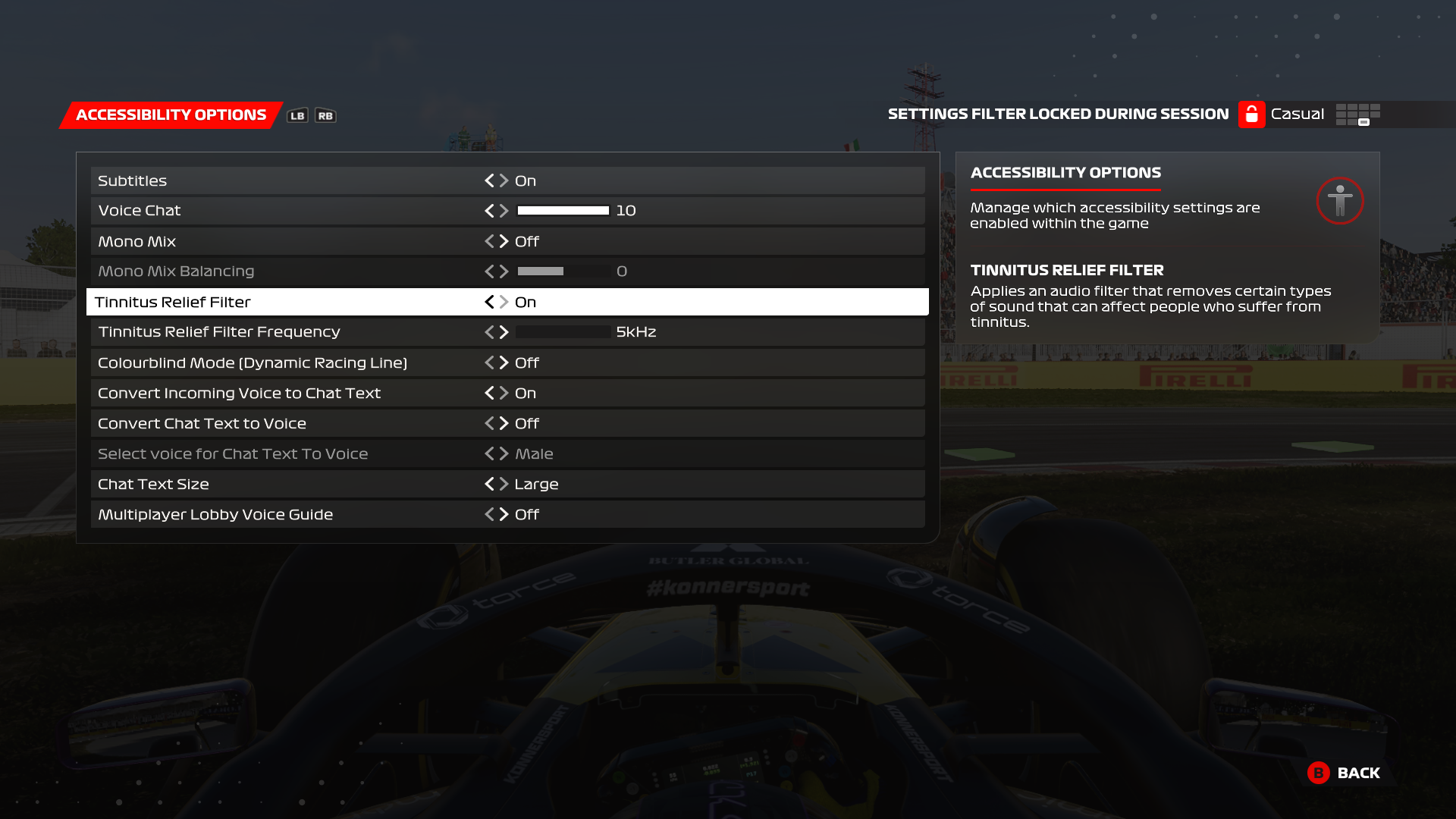Switch Convert Chat Text to Voice to On
This screenshot has width=1456, height=819.
pyautogui.click(x=504, y=423)
